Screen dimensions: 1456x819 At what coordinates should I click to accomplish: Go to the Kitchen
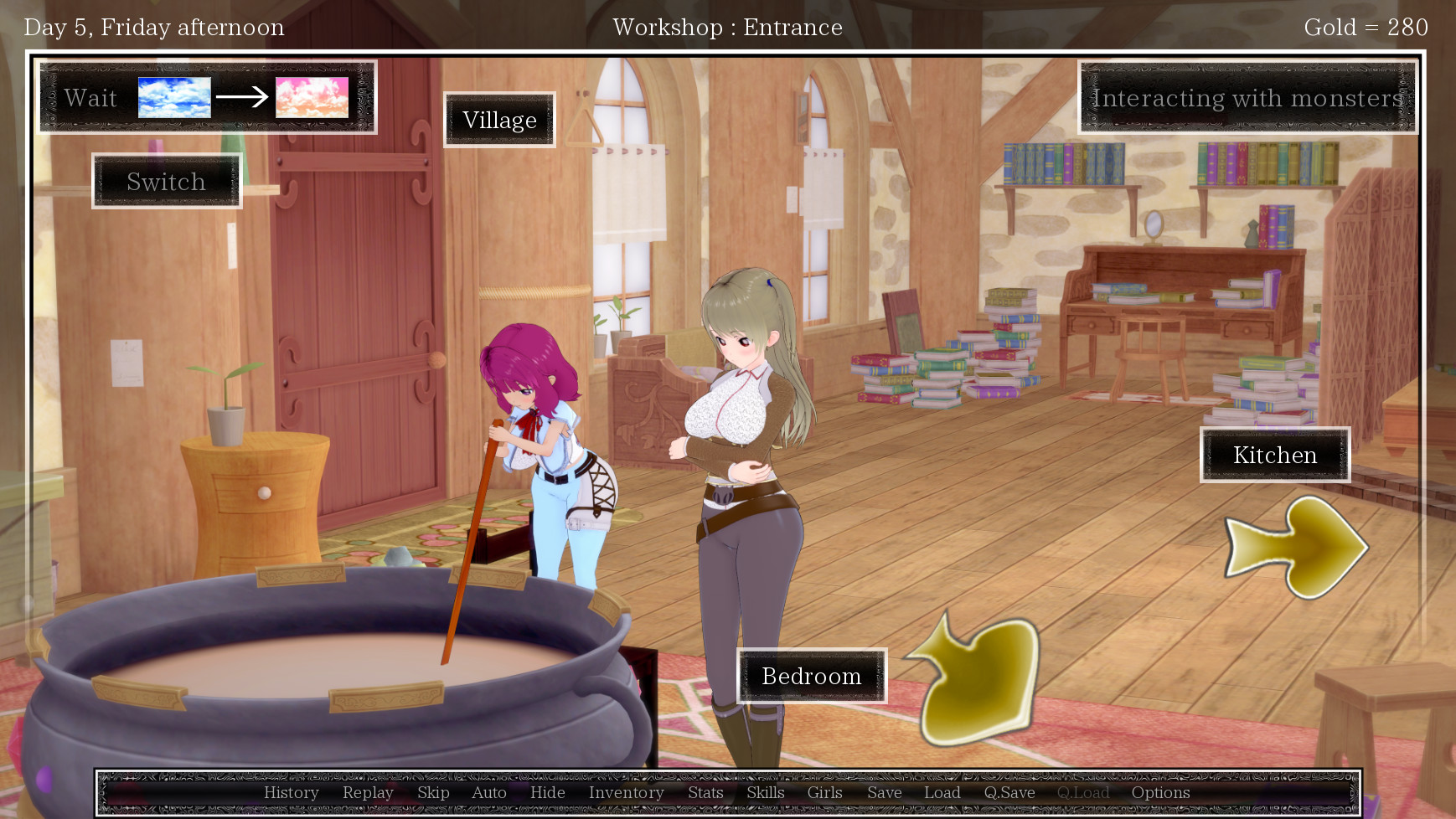click(x=1275, y=455)
